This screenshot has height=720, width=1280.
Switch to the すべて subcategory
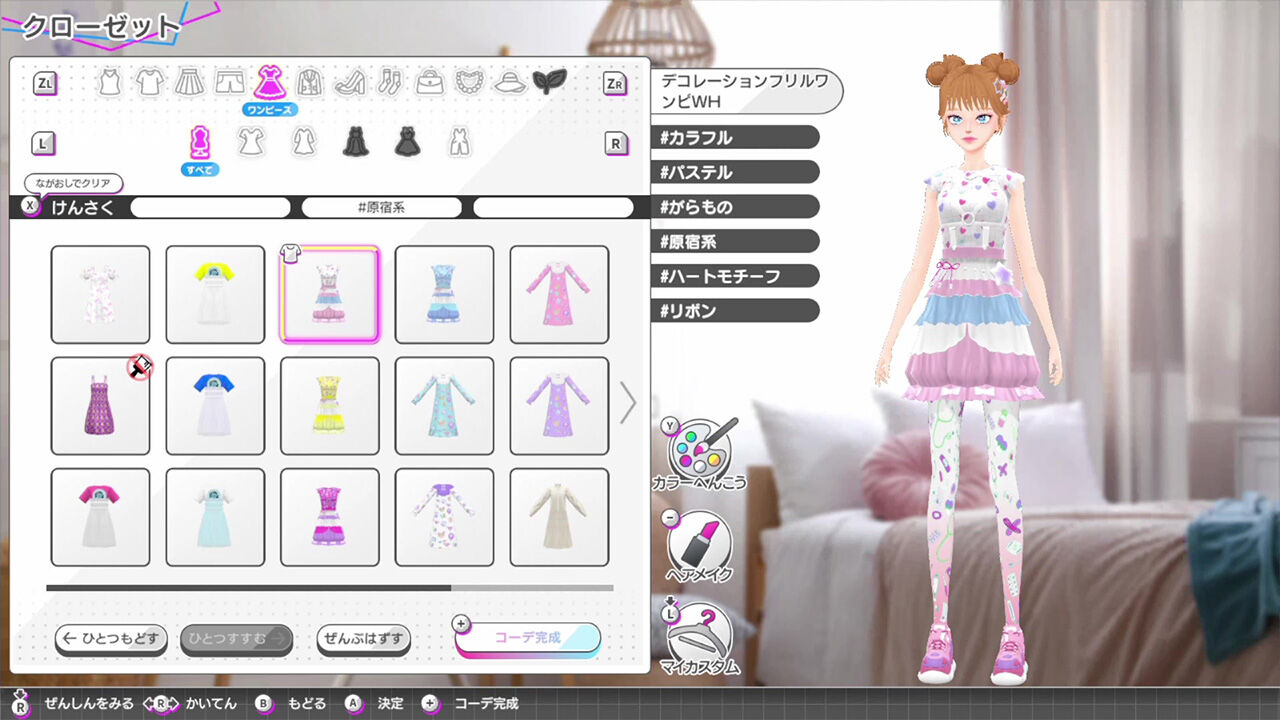(x=199, y=141)
